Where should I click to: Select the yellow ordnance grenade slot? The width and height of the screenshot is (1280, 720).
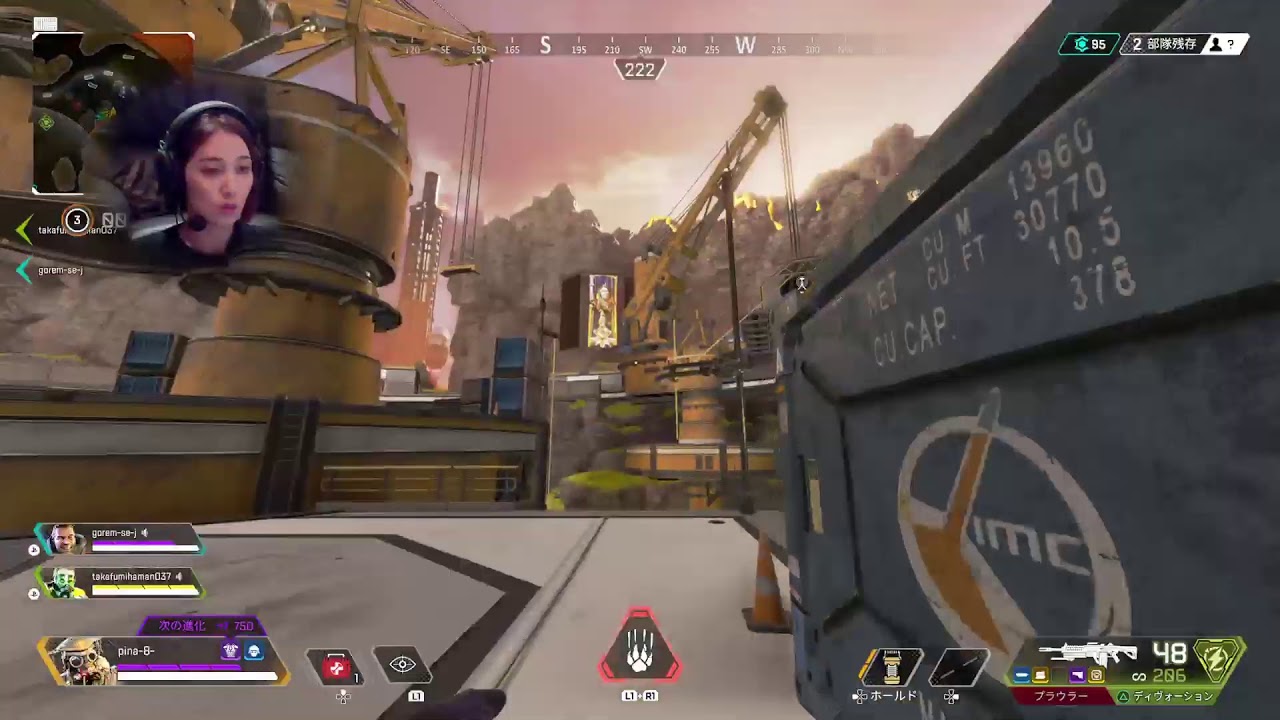(x=892, y=666)
